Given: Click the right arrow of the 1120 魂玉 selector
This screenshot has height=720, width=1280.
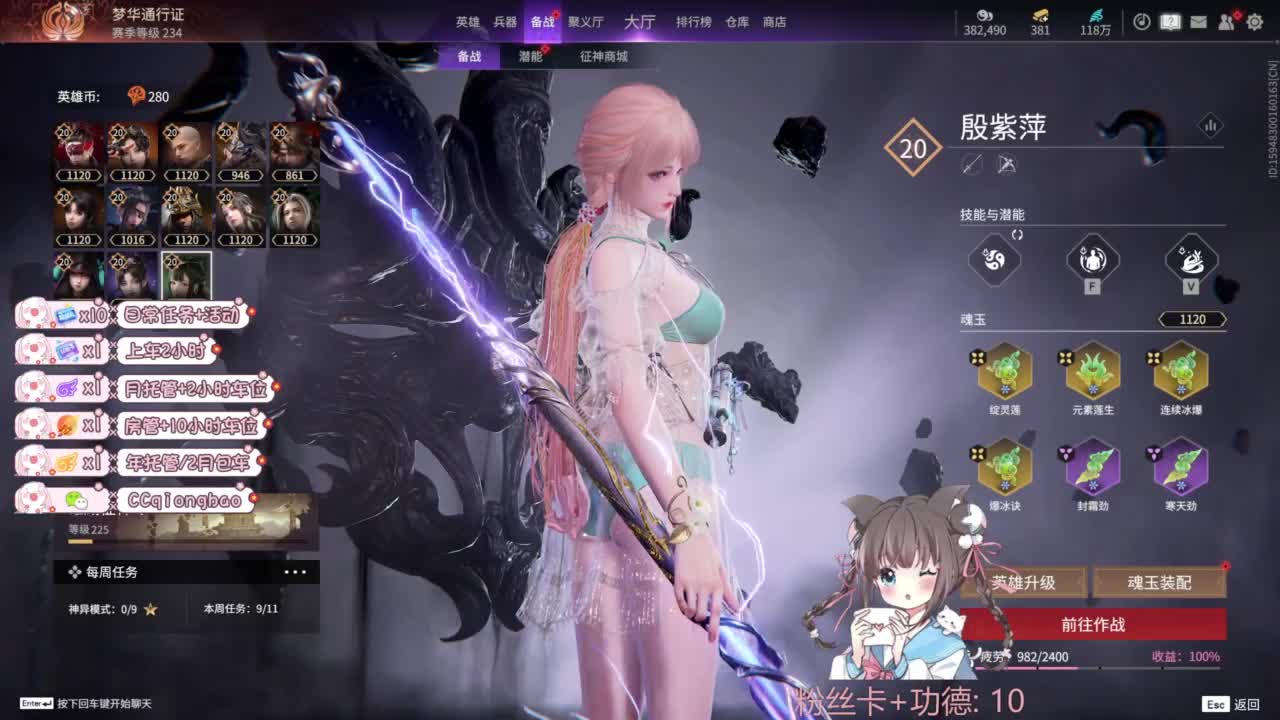Looking at the screenshot, I should coord(1224,319).
